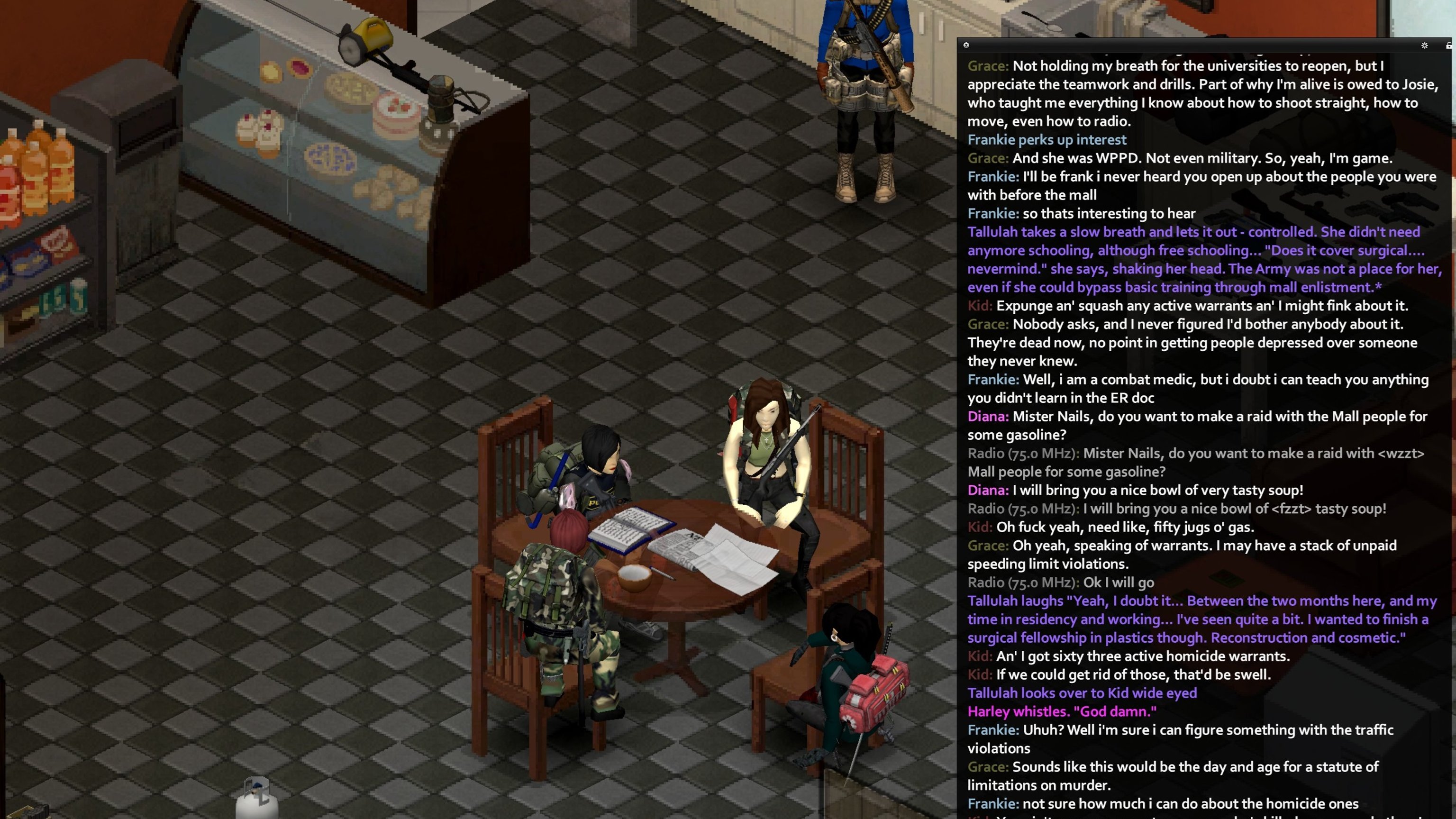Image resolution: width=1456 pixels, height=819 pixels.
Task: Open chat settings via the gear icon
Action: pyautogui.click(x=1424, y=45)
